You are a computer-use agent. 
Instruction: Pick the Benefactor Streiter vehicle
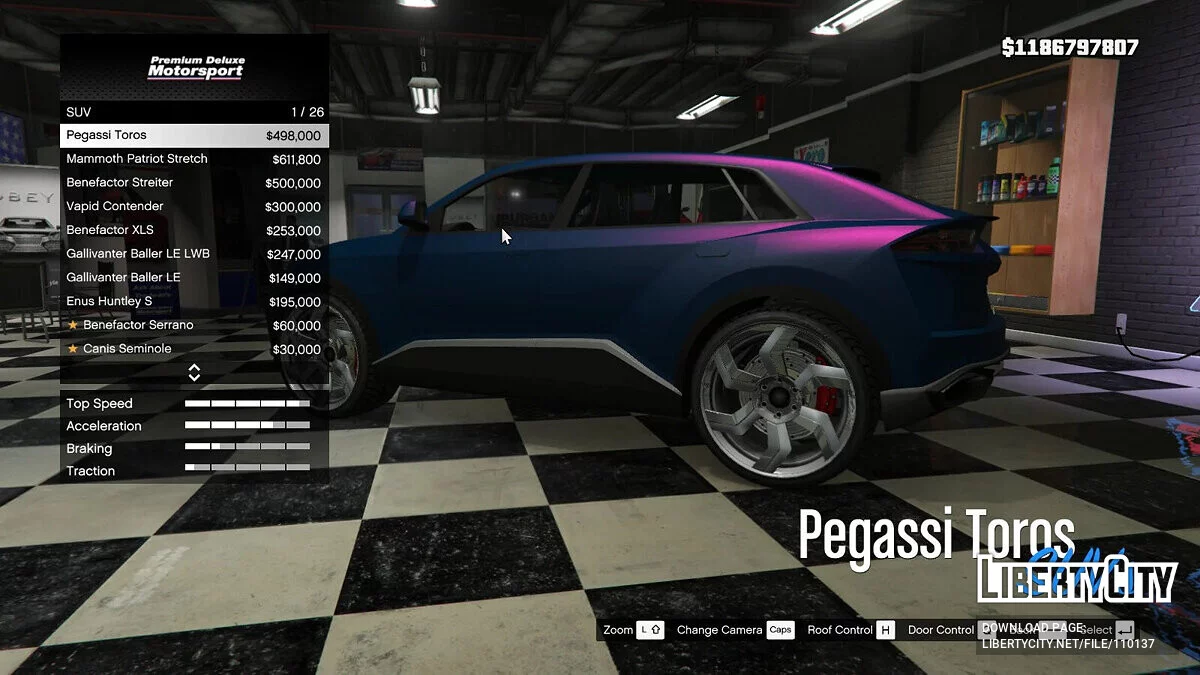click(x=194, y=183)
